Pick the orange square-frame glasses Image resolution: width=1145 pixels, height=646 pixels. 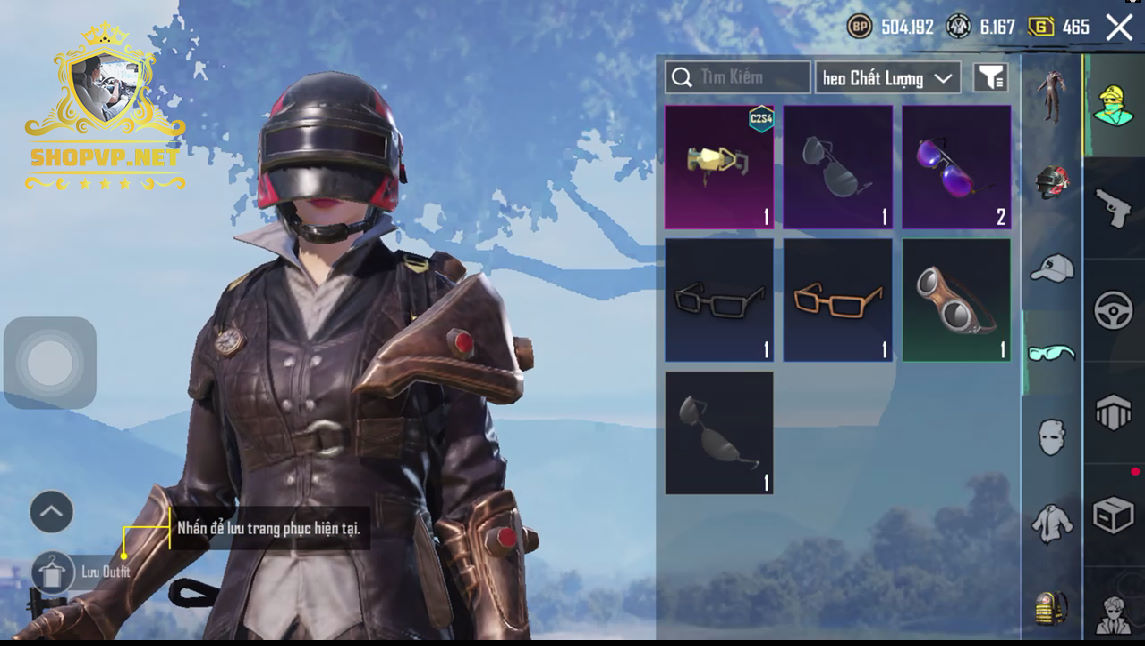(x=838, y=299)
